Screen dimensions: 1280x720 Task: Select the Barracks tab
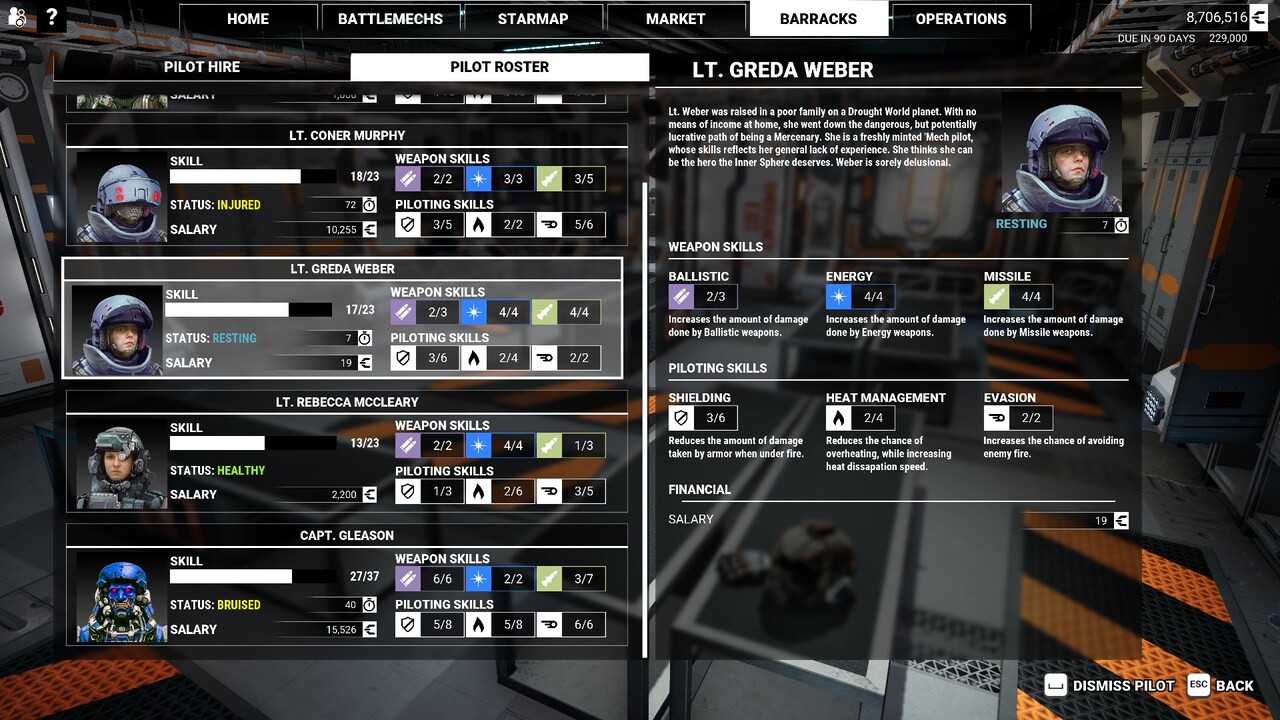(818, 19)
